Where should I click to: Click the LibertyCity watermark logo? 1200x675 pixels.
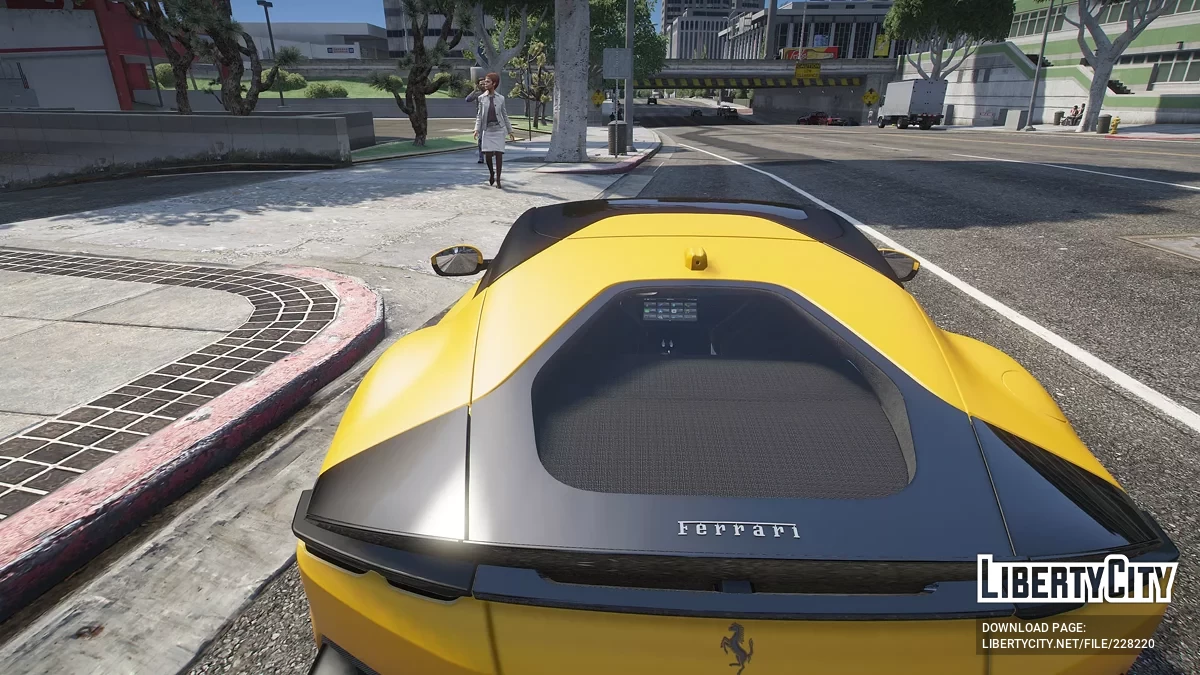click(x=1077, y=580)
